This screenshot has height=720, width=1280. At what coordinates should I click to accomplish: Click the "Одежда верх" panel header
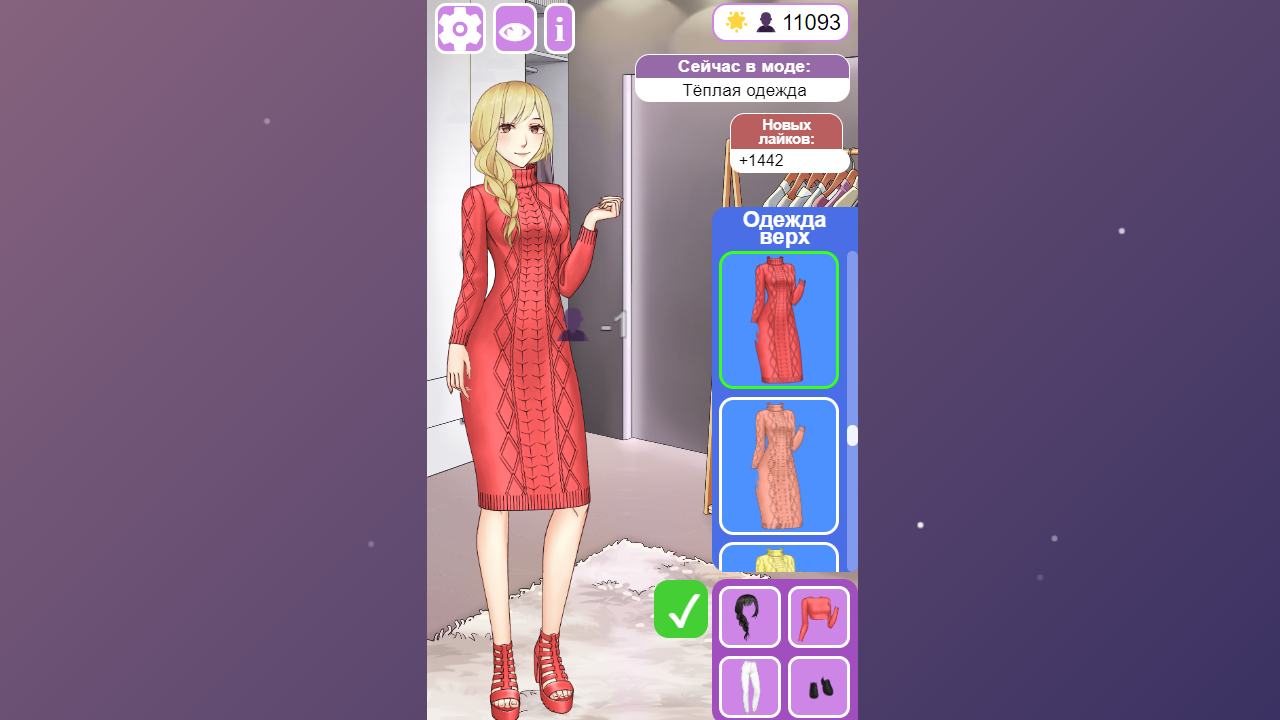[x=785, y=227]
